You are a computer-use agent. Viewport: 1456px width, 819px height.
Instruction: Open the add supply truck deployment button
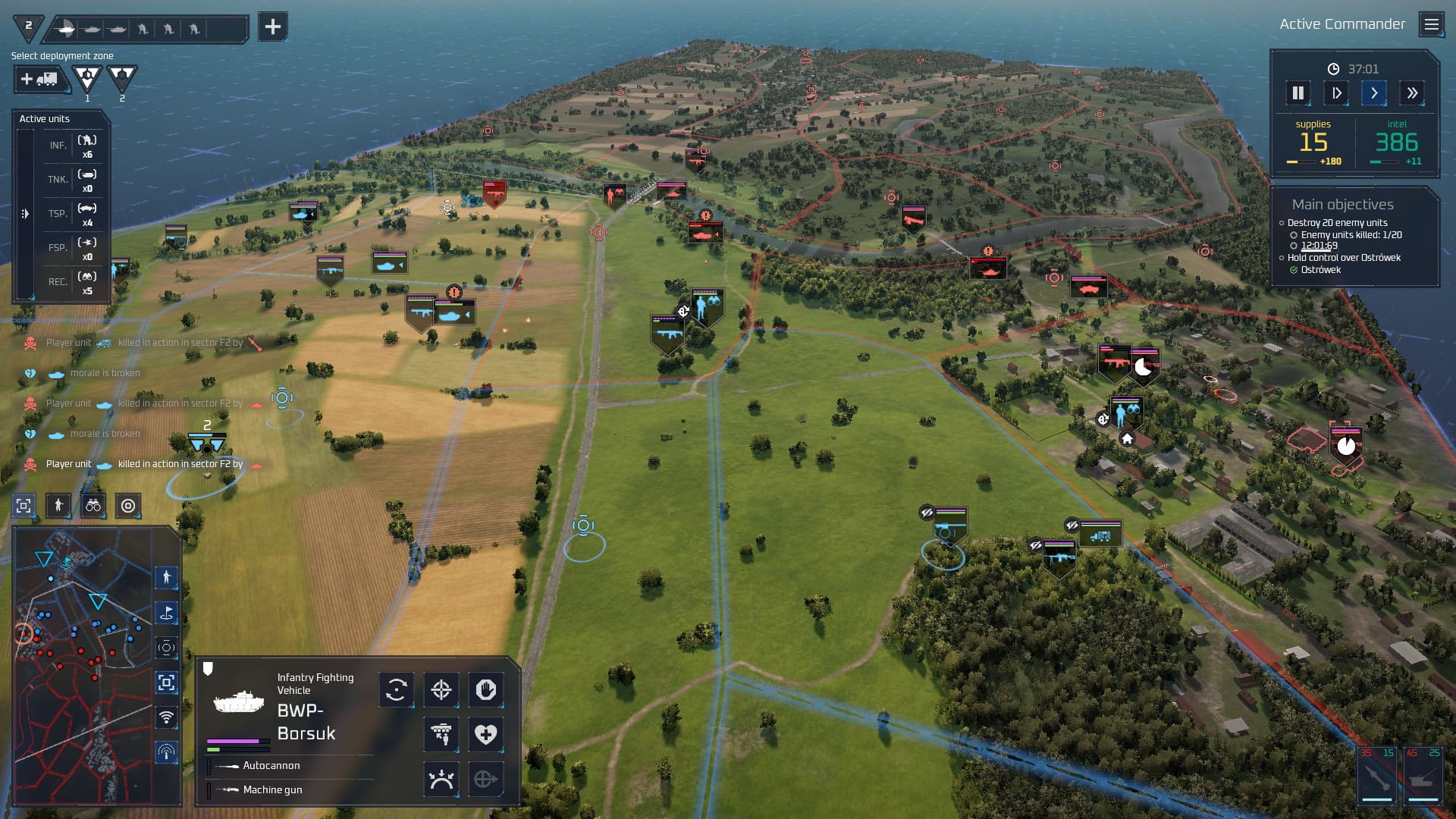tap(39, 79)
